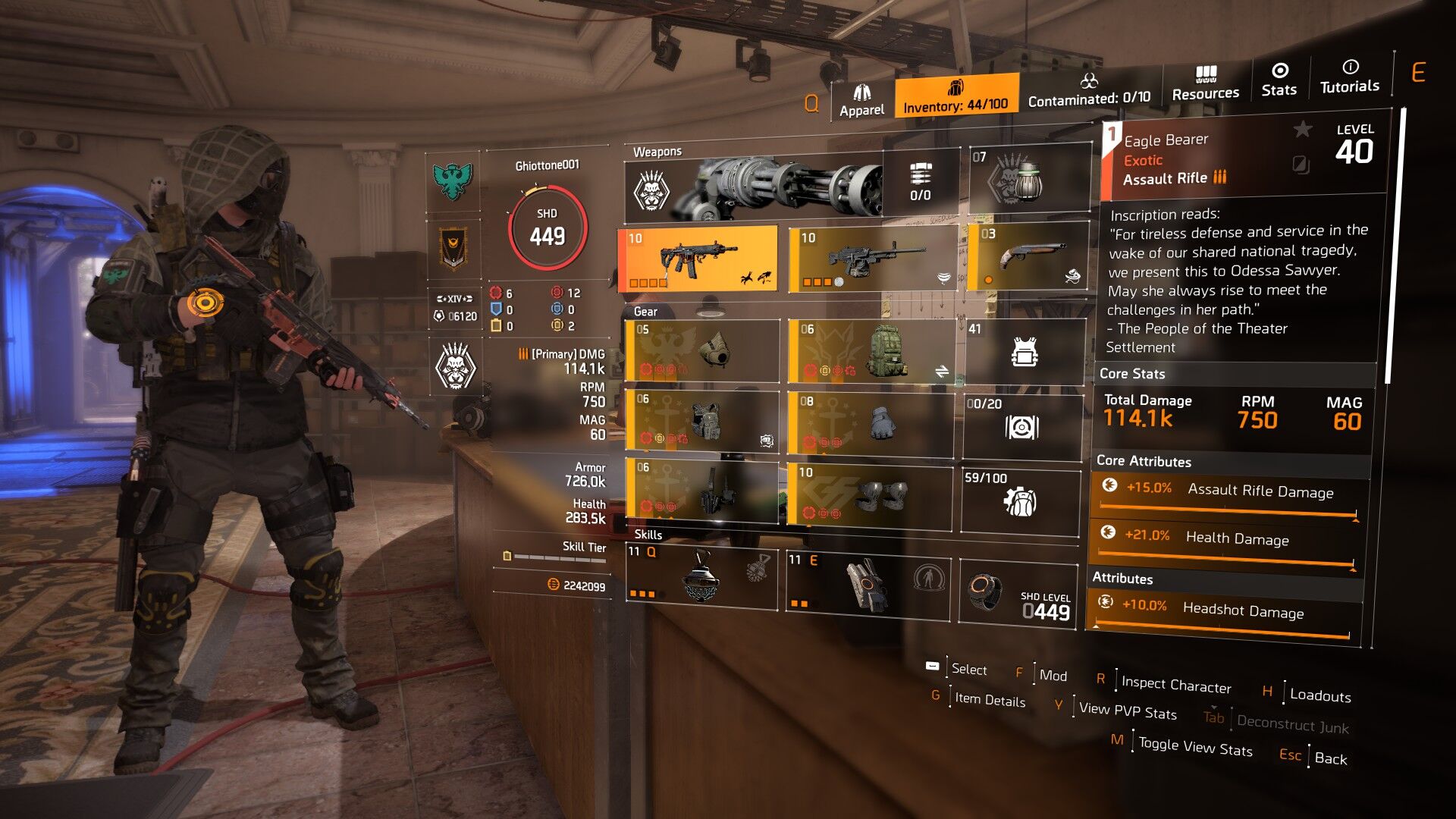Select the kneepads gear slot
The width and height of the screenshot is (1456, 819).
click(x=869, y=495)
